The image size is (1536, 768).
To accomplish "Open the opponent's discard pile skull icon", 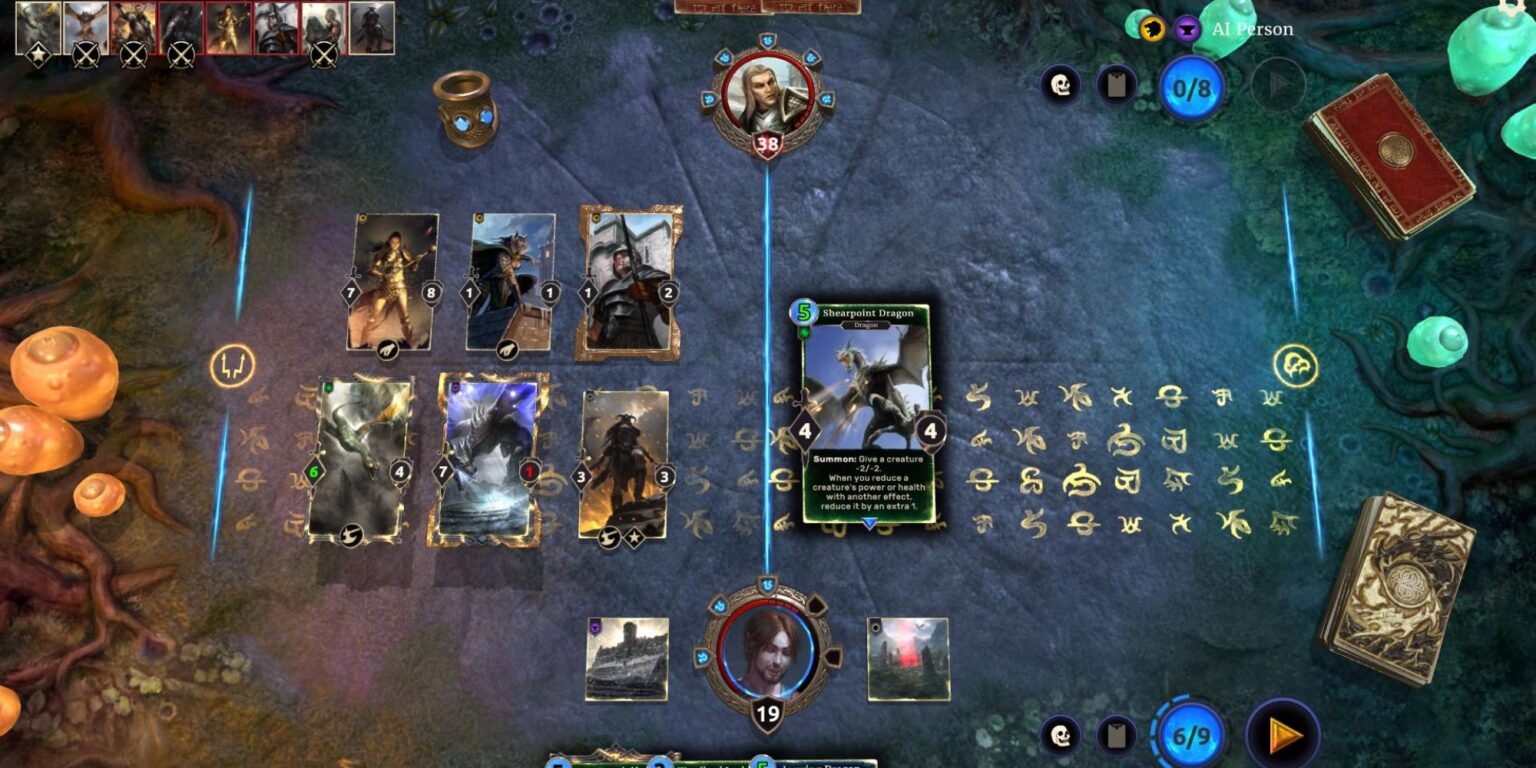I will point(1062,85).
